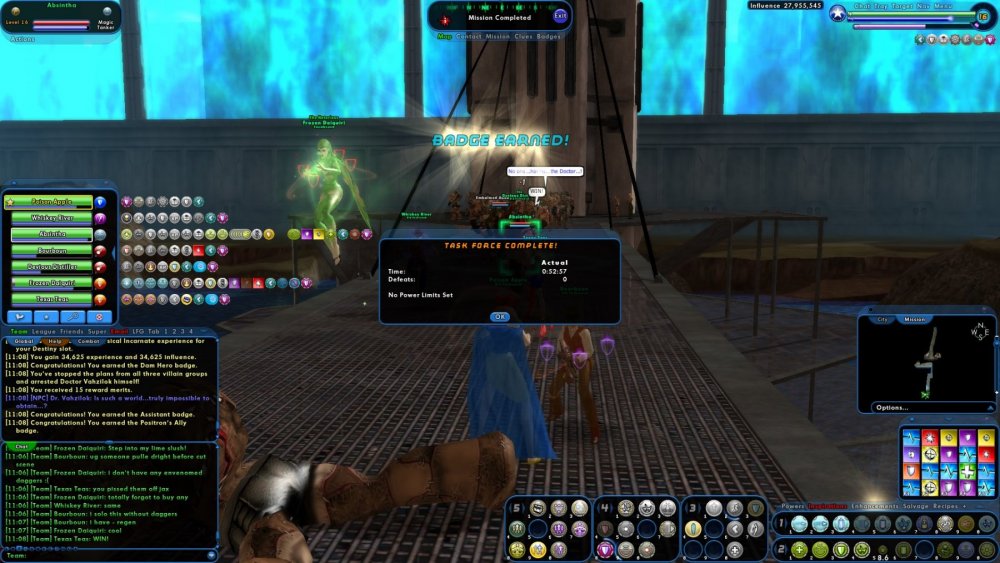Exit the completed mission

pyautogui.click(x=560, y=15)
